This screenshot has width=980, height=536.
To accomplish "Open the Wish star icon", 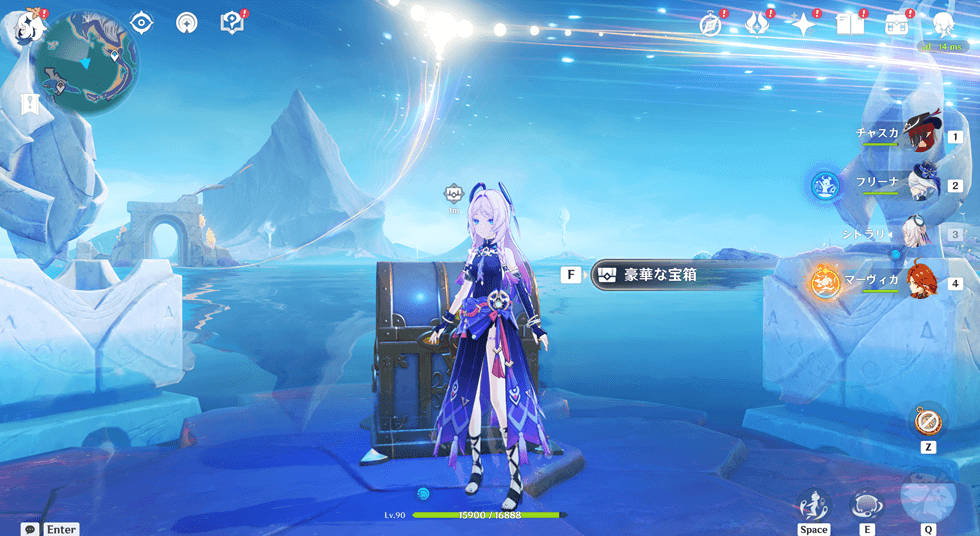I will click(x=803, y=24).
